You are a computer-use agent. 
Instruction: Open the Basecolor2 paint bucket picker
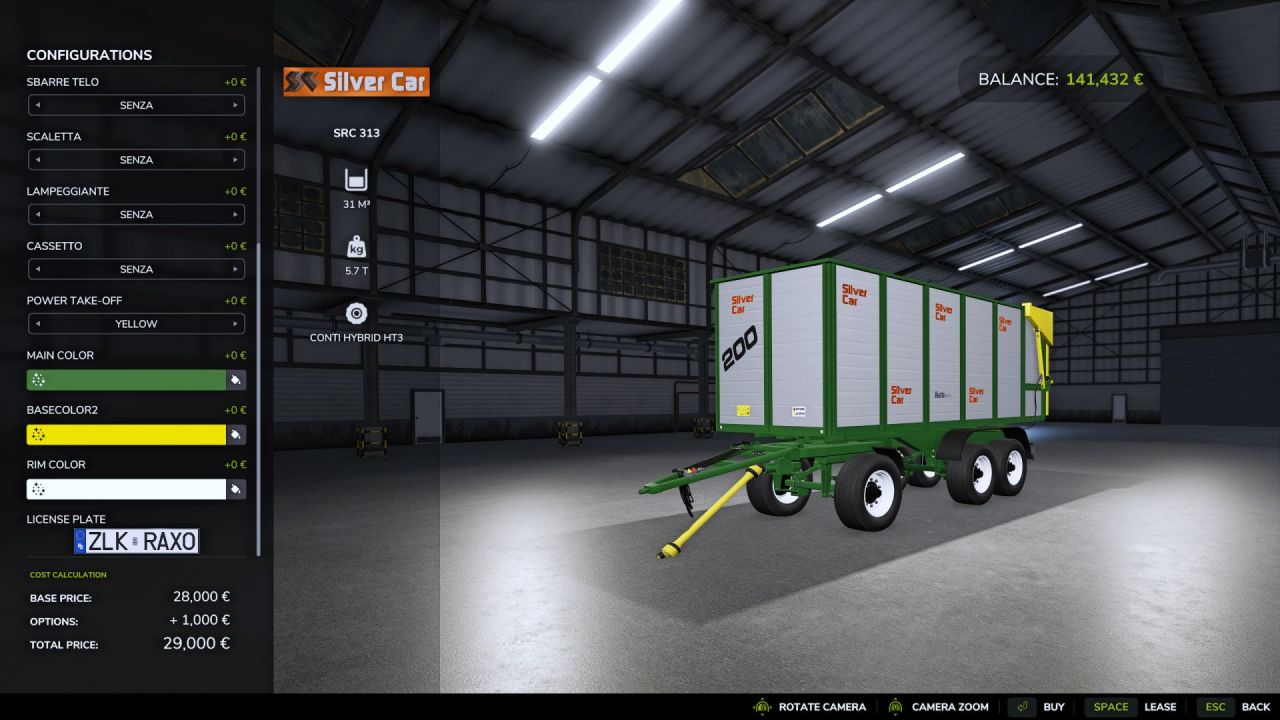click(x=235, y=434)
